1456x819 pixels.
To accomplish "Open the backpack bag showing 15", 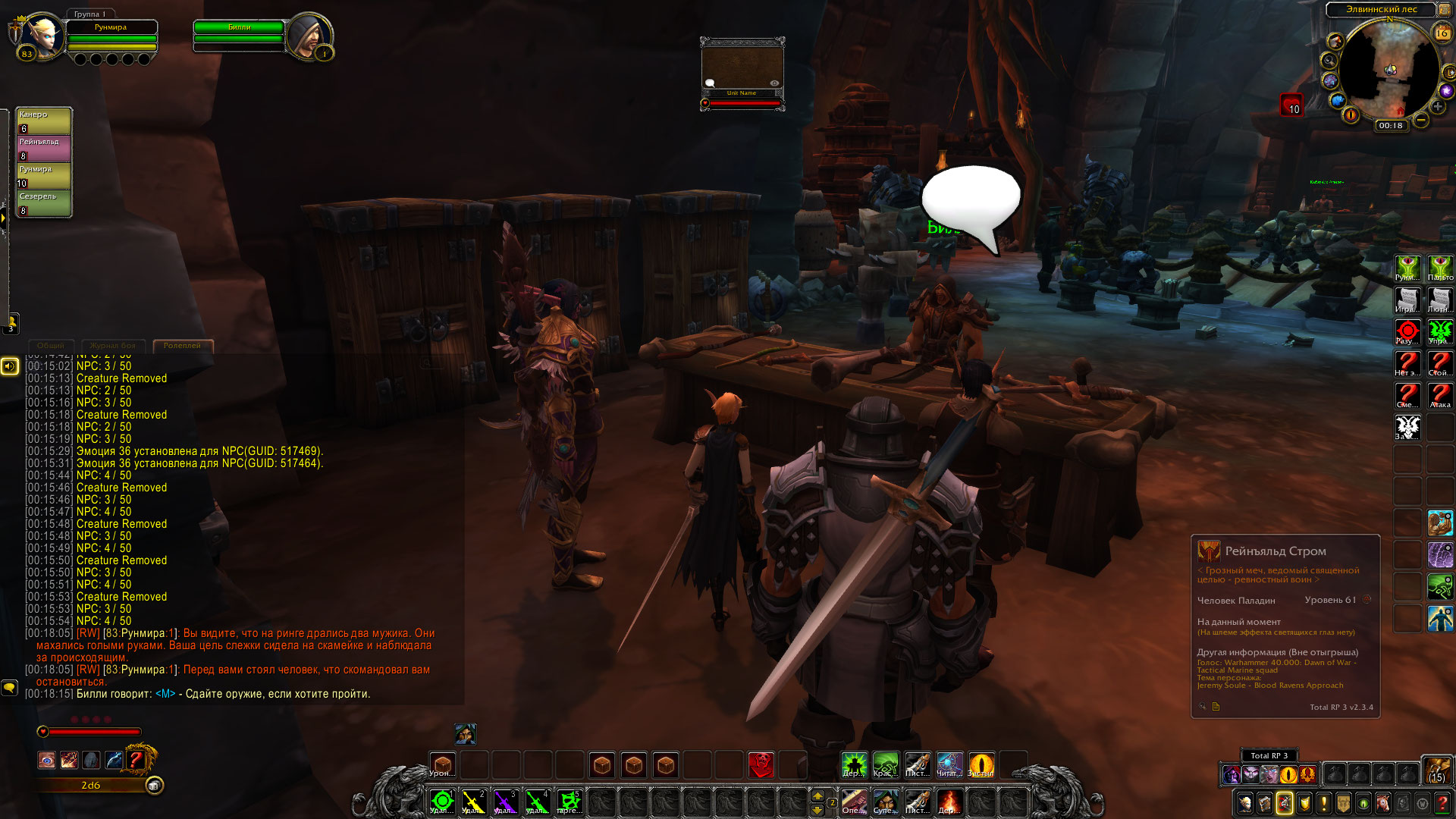I will 1436,770.
